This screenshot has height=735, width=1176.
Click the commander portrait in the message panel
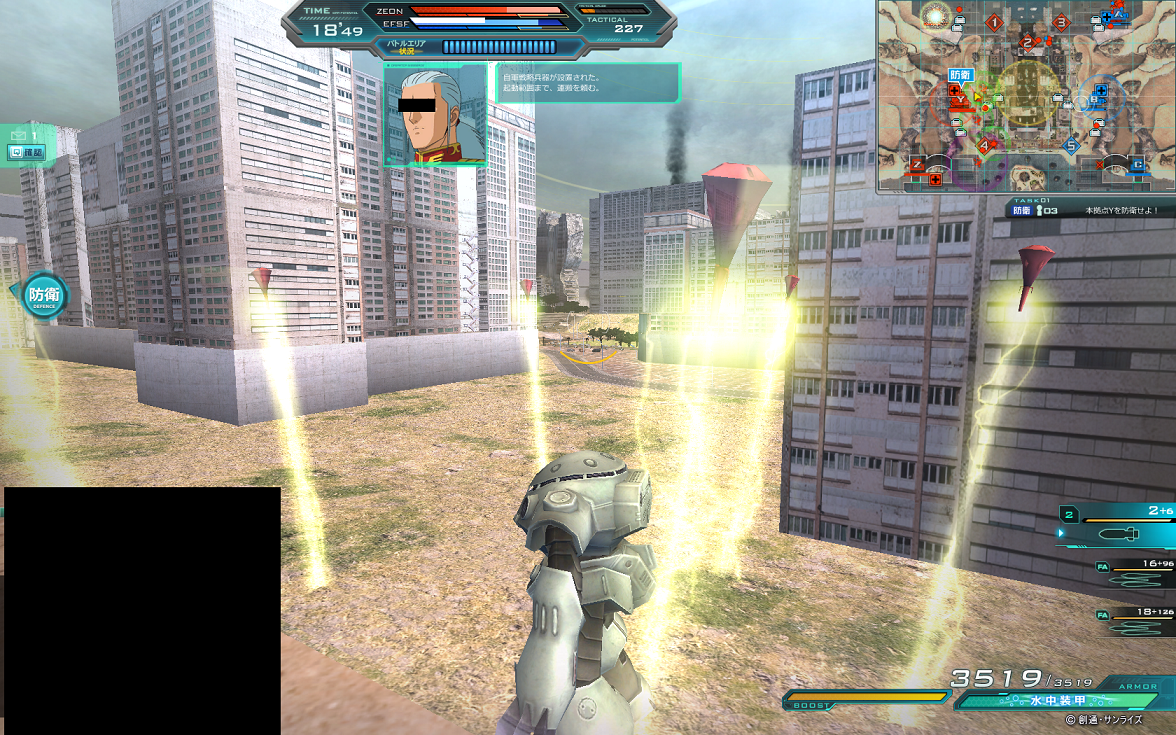pyautogui.click(x=435, y=114)
